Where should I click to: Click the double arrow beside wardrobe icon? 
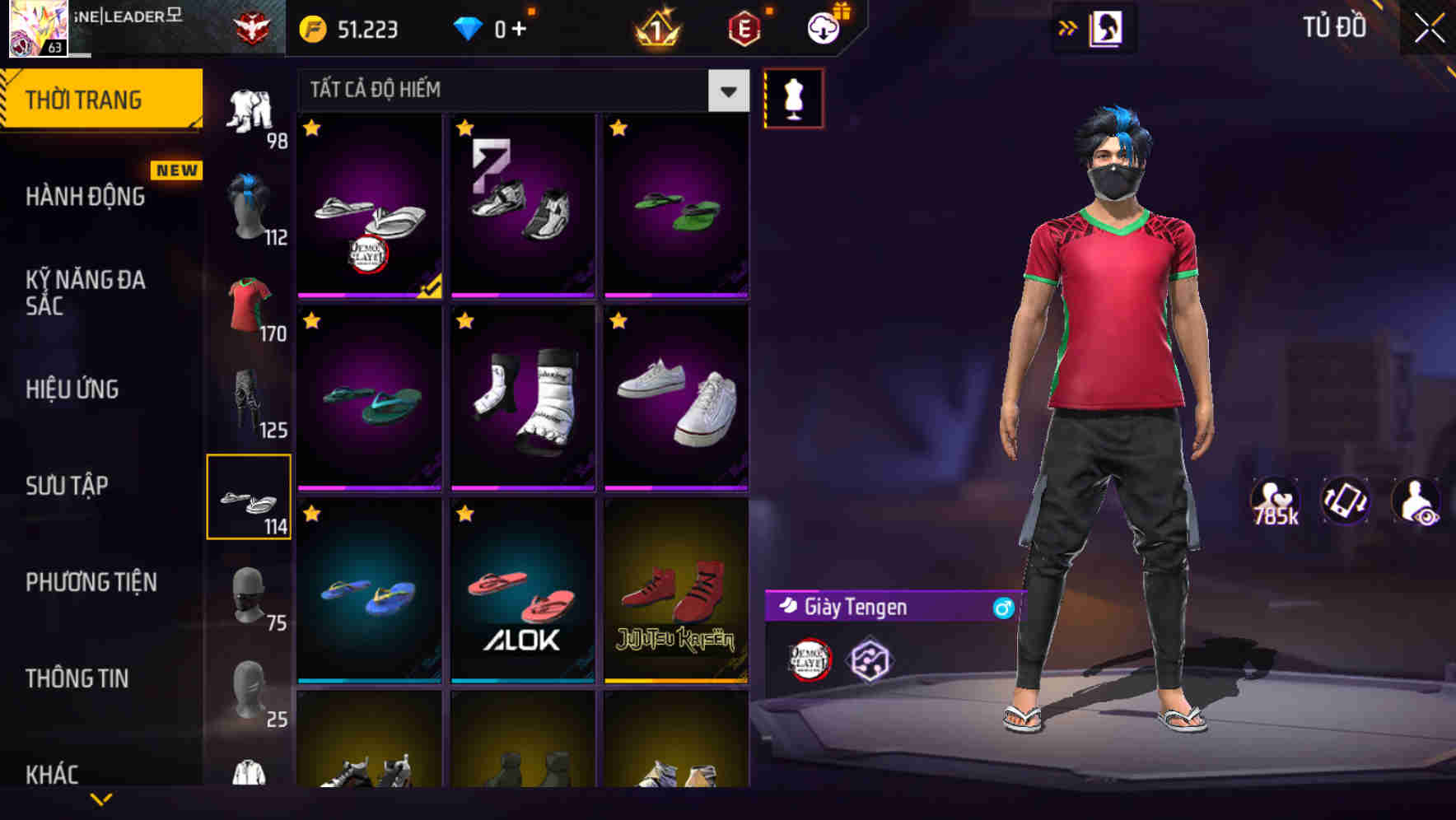(x=1068, y=27)
